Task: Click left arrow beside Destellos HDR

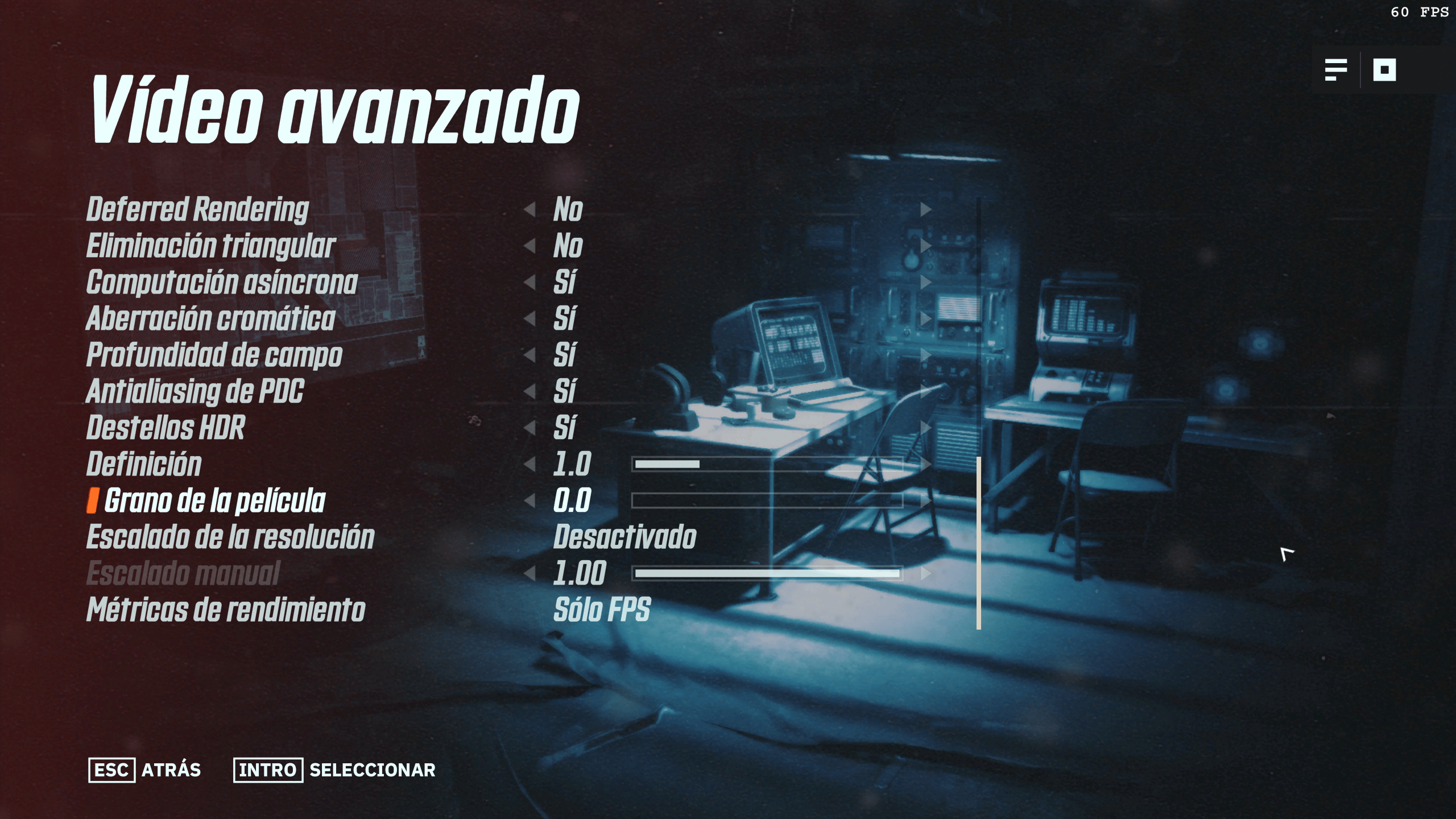Action: point(530,428)
